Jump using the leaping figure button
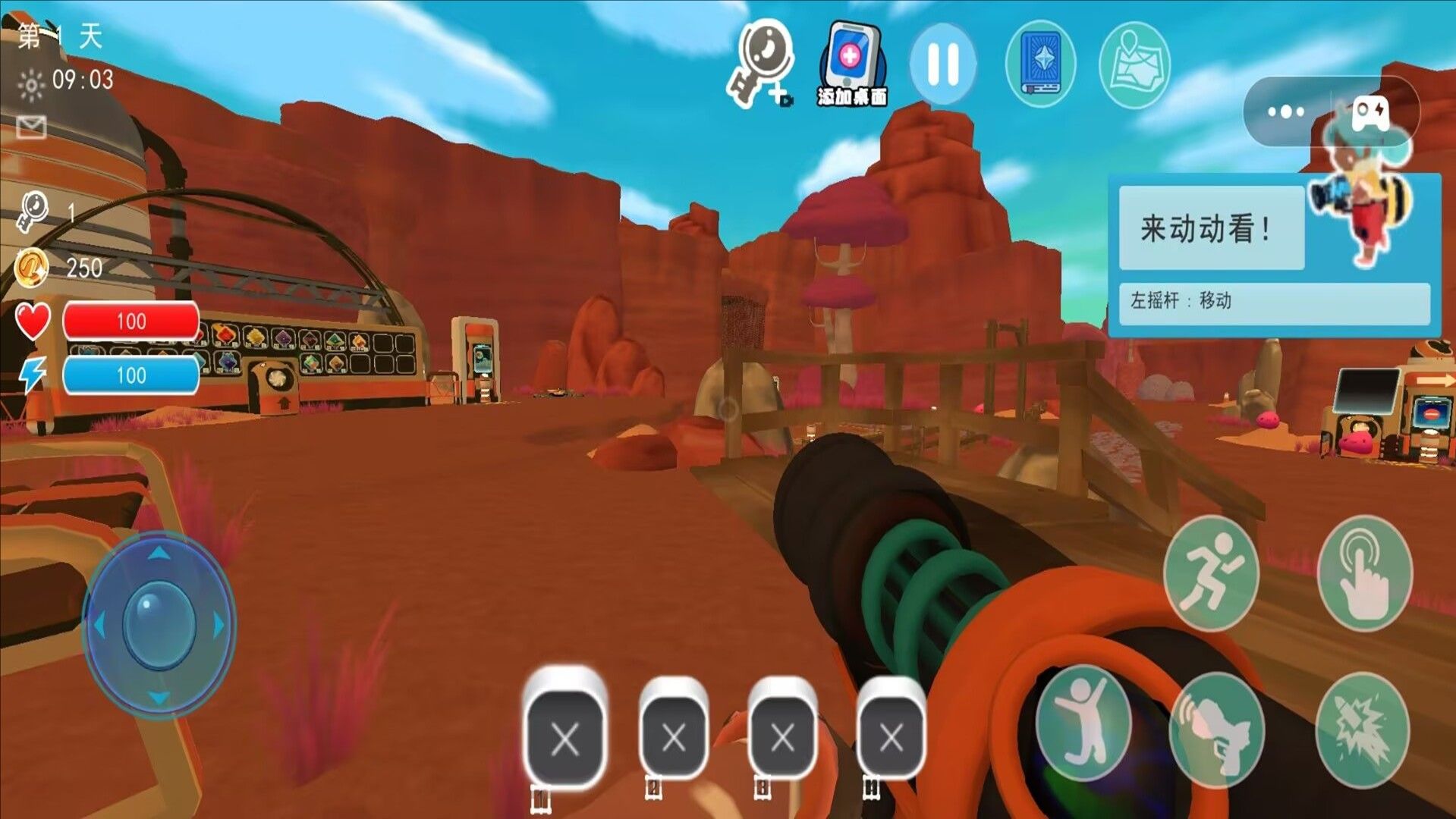1456x819 pixels. 1083,723
